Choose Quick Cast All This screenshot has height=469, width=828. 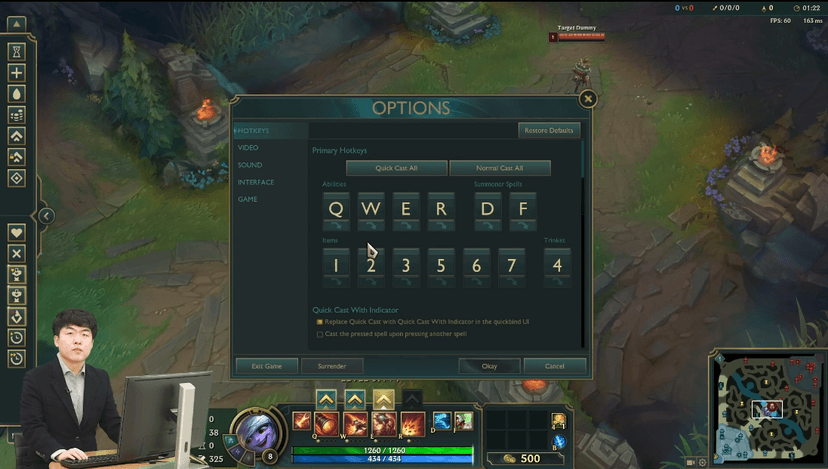(397, 168)
